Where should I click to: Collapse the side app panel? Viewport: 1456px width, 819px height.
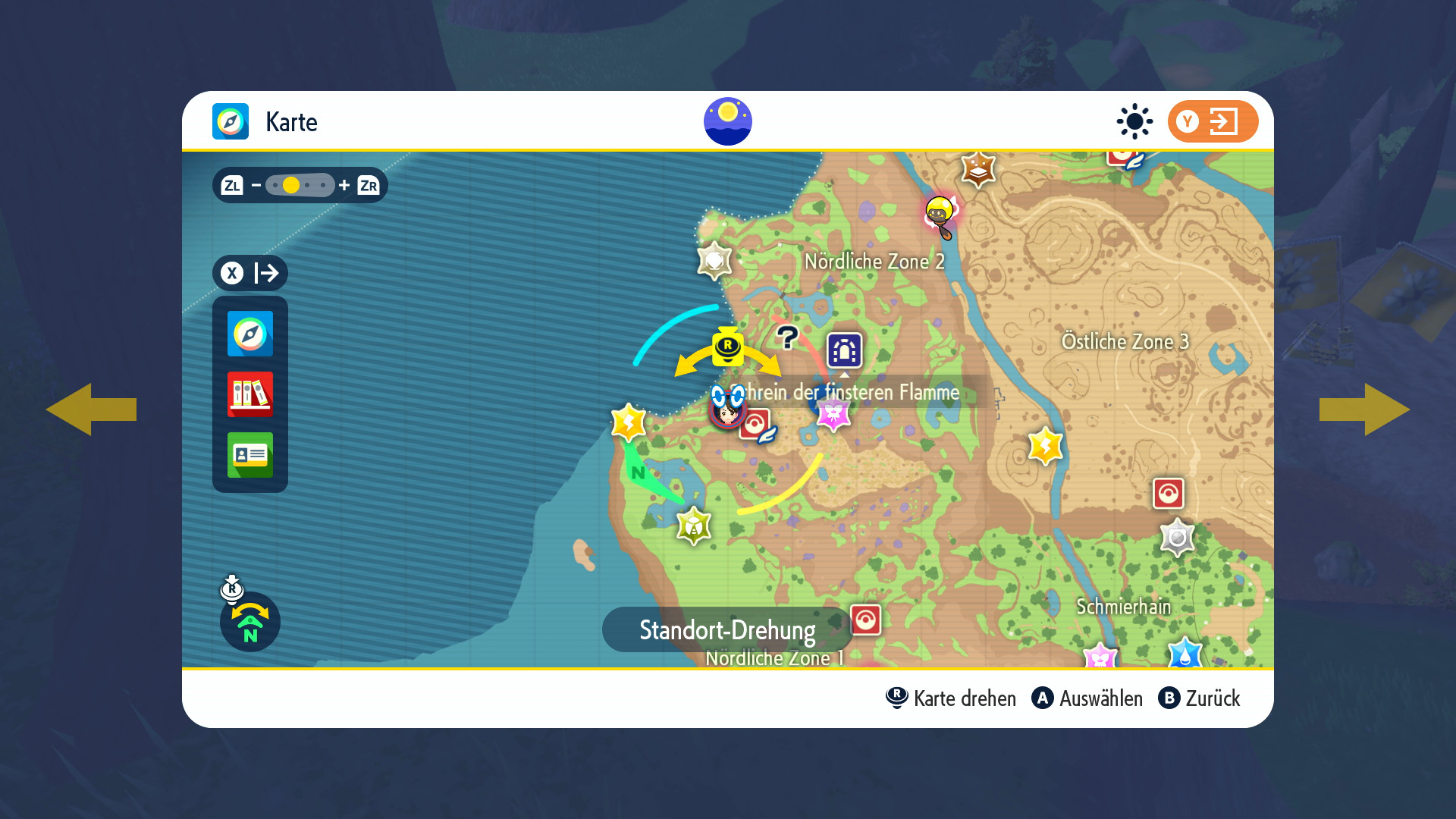coord(250,273)
